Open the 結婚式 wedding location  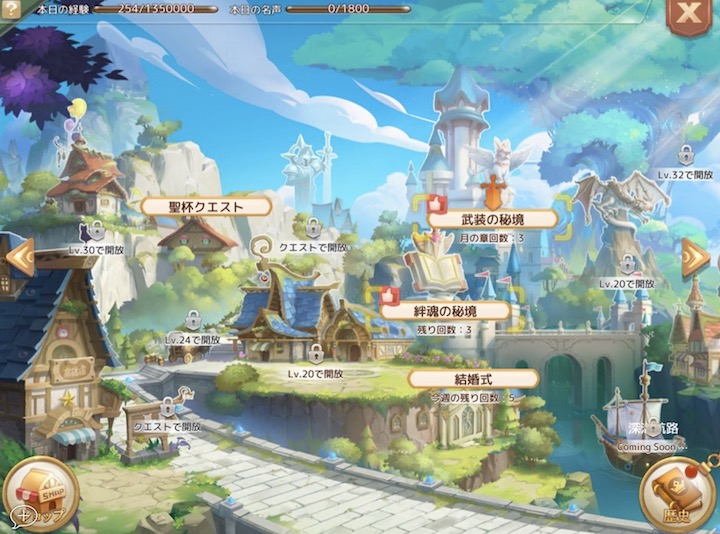click(473, 379)
